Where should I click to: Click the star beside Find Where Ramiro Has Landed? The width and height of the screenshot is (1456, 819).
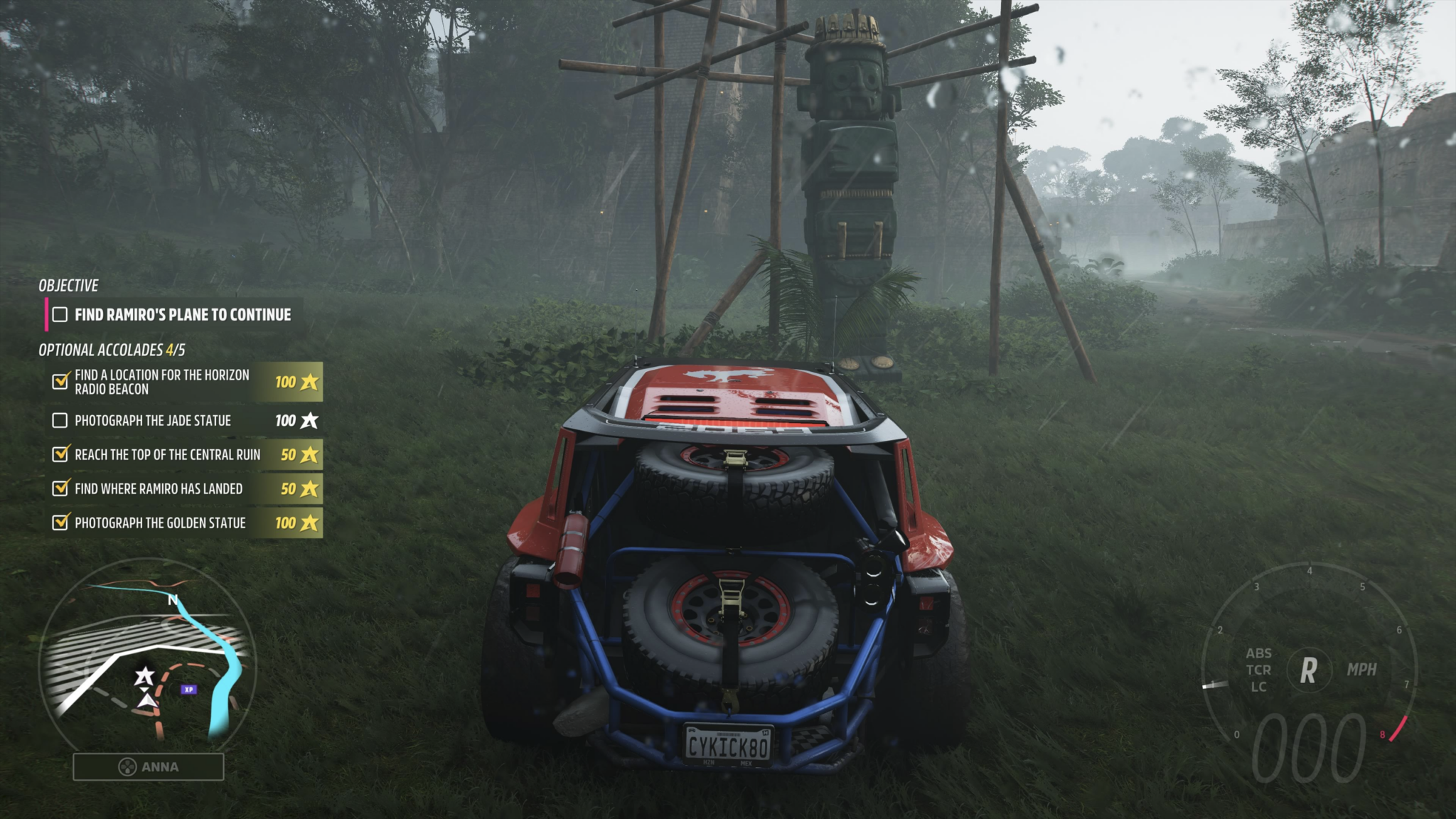tap(310, 488)
